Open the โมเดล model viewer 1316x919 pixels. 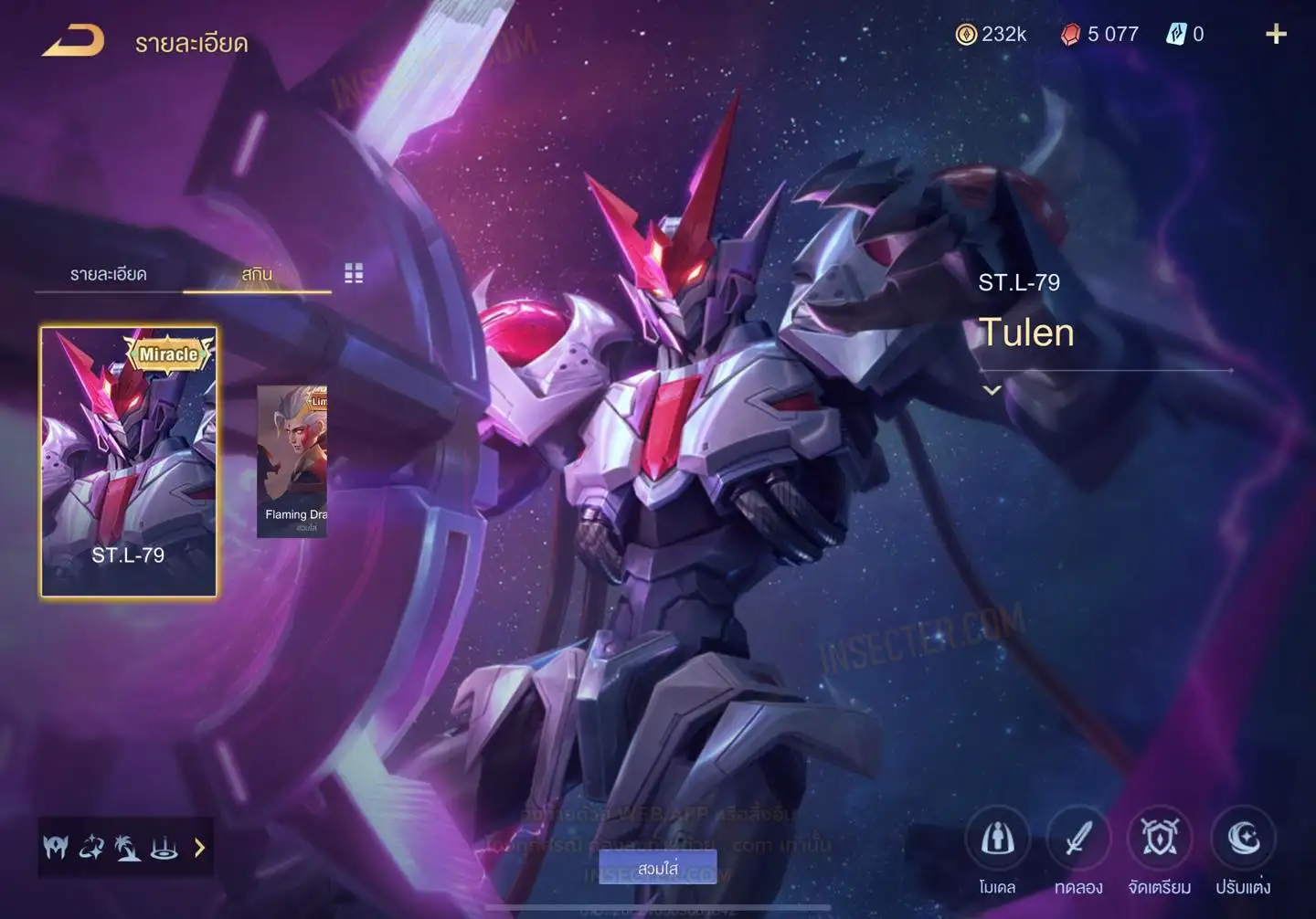(997, 840)
